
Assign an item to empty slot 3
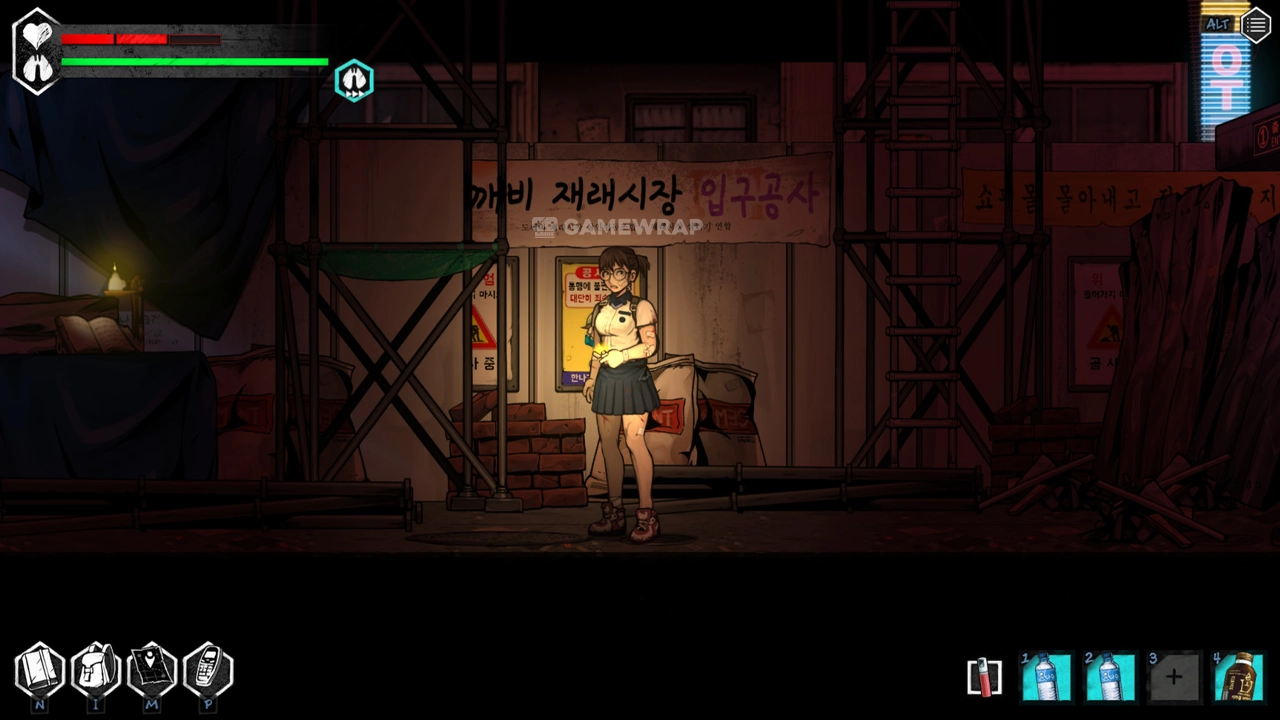click(1174, 677)
